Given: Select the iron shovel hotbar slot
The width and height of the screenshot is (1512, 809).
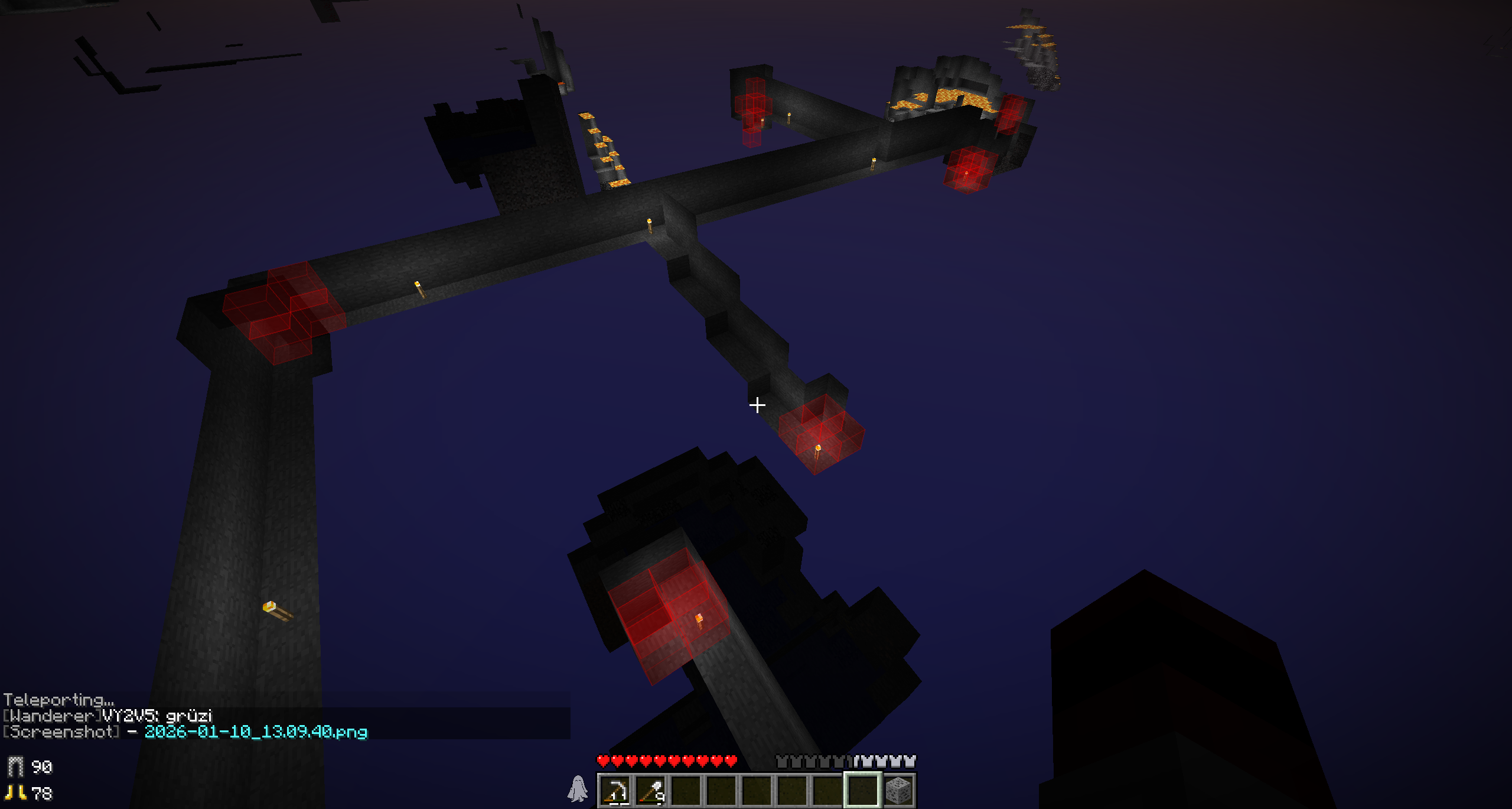Looking at the screenshot, I should [x=651, y=790].
